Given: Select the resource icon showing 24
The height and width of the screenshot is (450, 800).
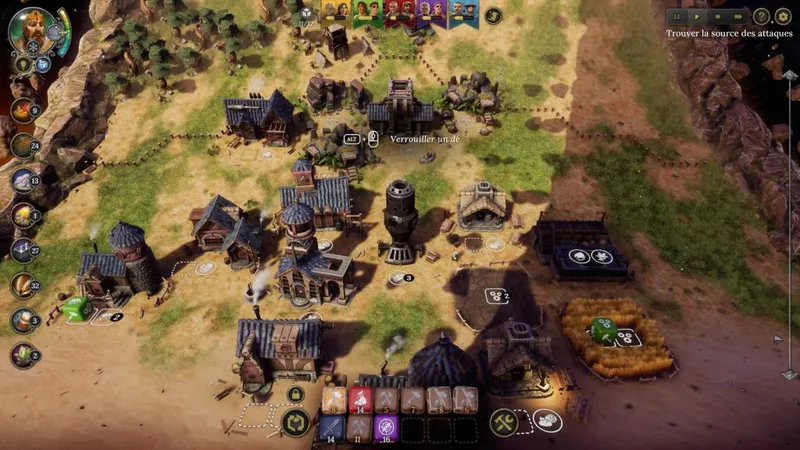Looking at the screenshot, I should (x=21, y=145).
